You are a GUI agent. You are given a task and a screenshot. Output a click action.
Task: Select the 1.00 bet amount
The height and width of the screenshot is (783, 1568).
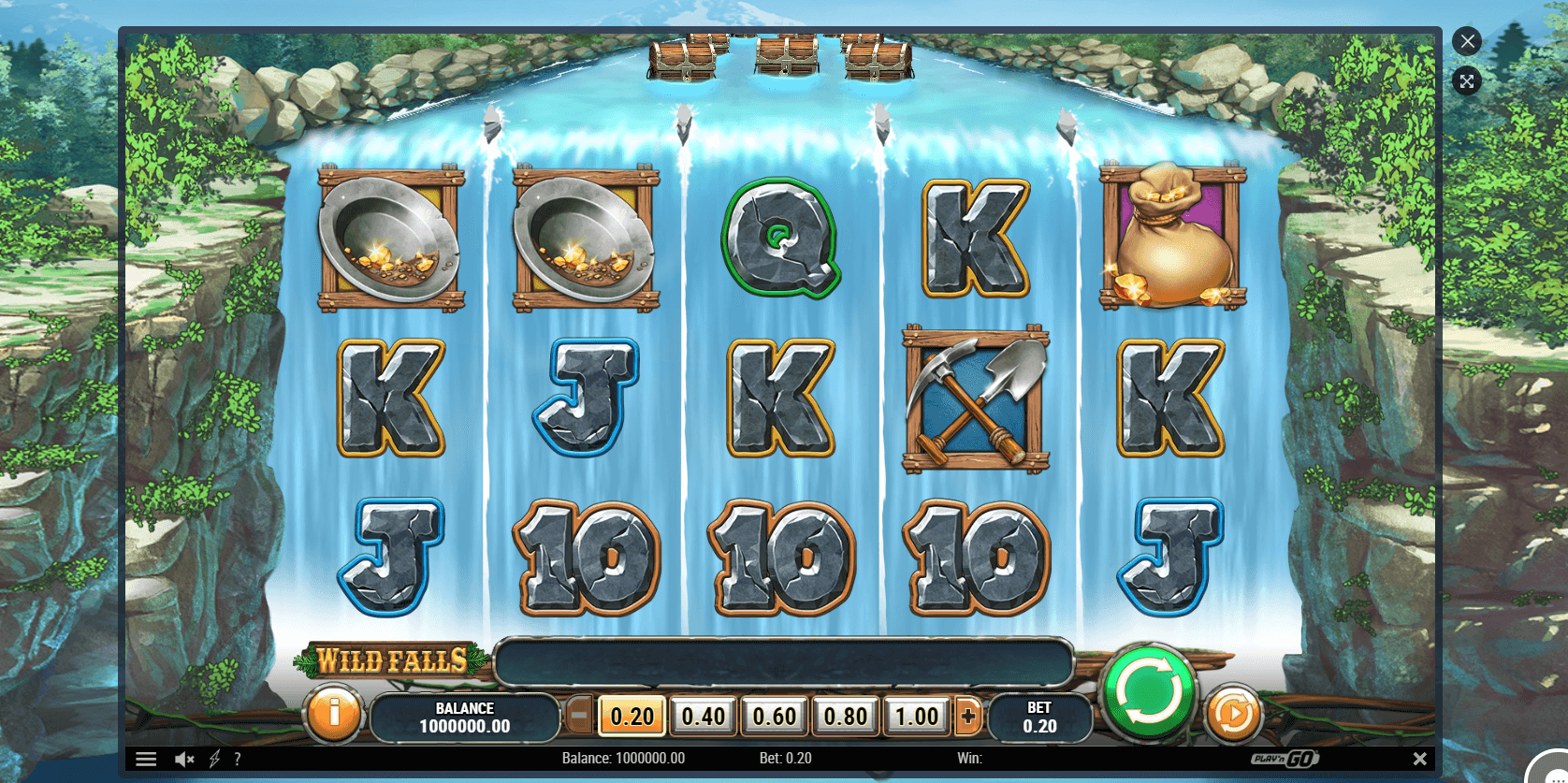[916, 718]
